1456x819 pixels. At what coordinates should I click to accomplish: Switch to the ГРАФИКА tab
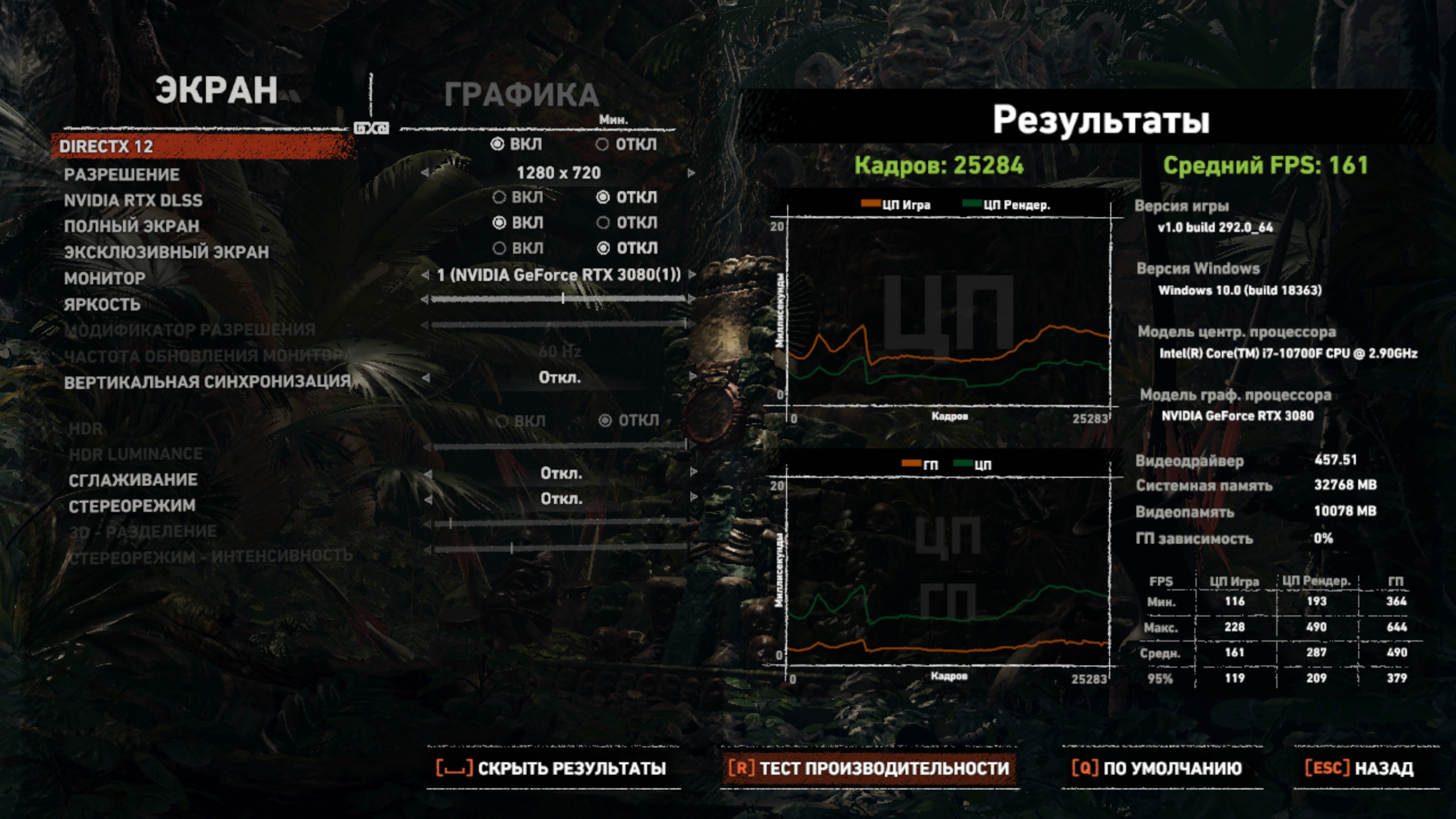[520, 95]
